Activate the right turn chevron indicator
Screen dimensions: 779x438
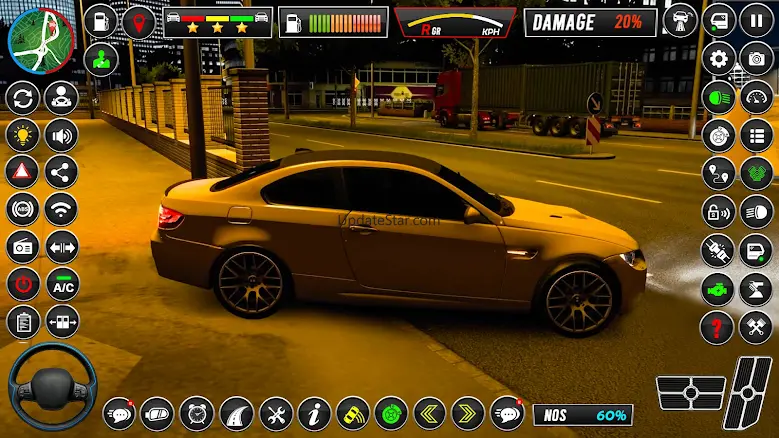tap(467, 412)
